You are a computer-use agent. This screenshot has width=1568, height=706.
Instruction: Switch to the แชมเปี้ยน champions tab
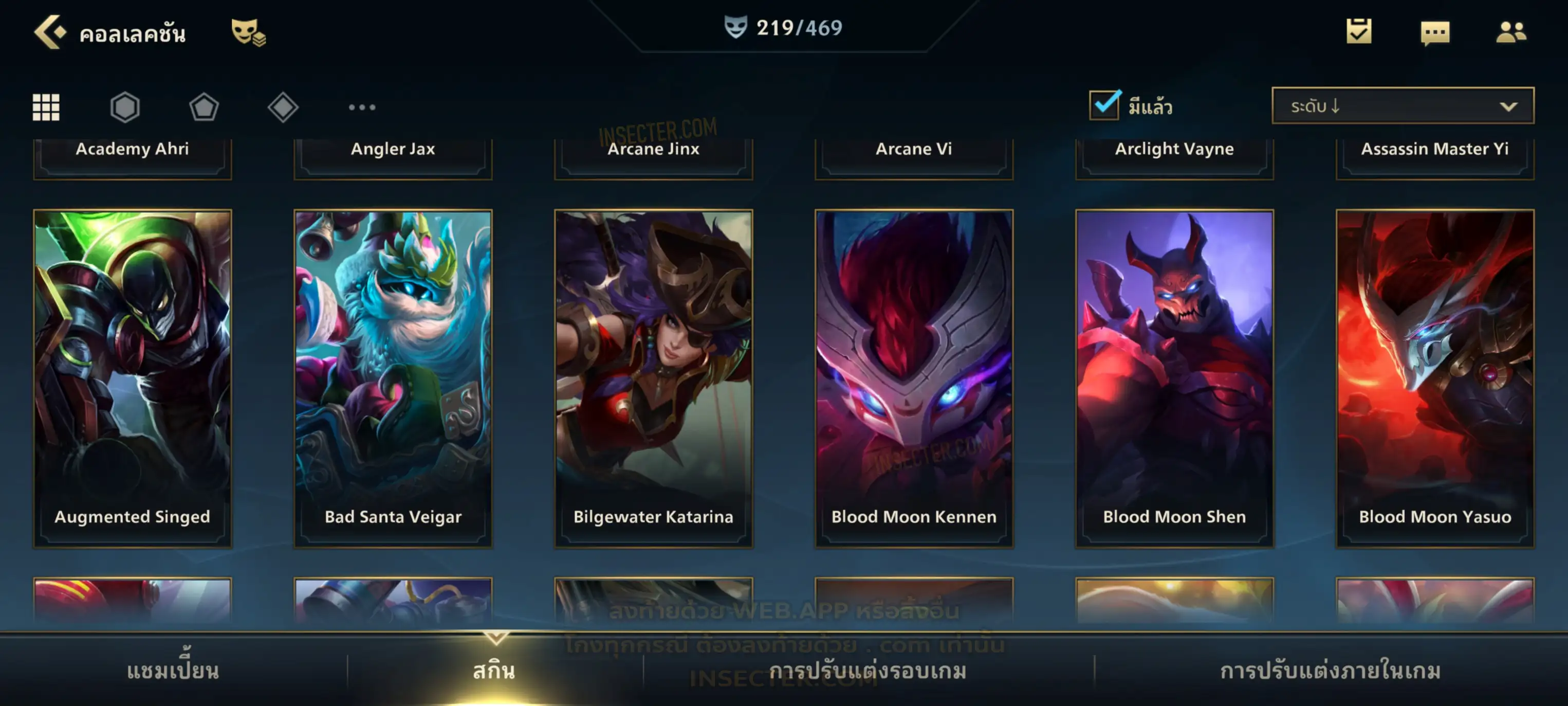[x=173, y=671]
